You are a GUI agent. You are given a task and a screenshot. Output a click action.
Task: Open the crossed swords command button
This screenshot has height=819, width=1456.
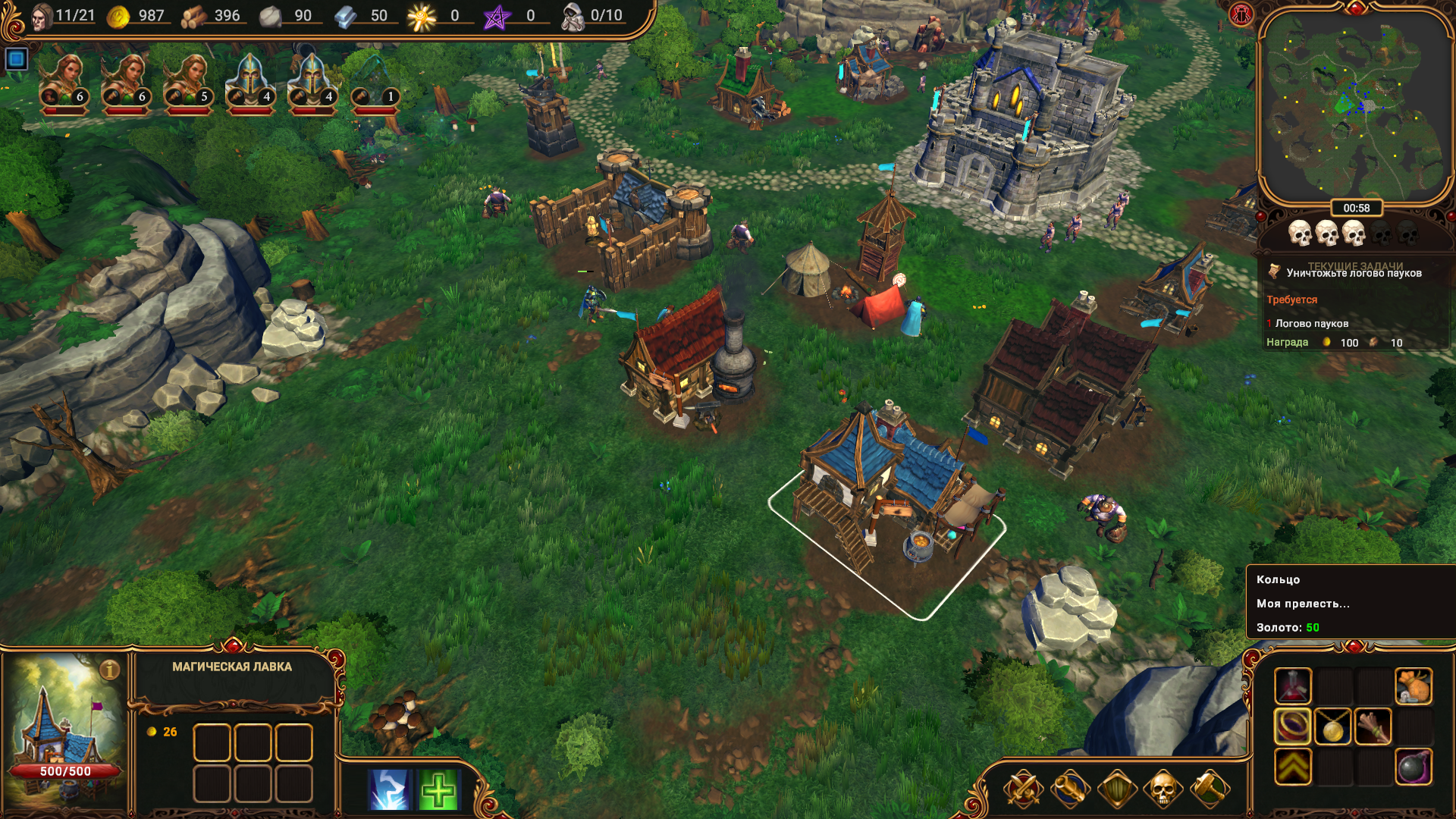tap(1023, 789)
